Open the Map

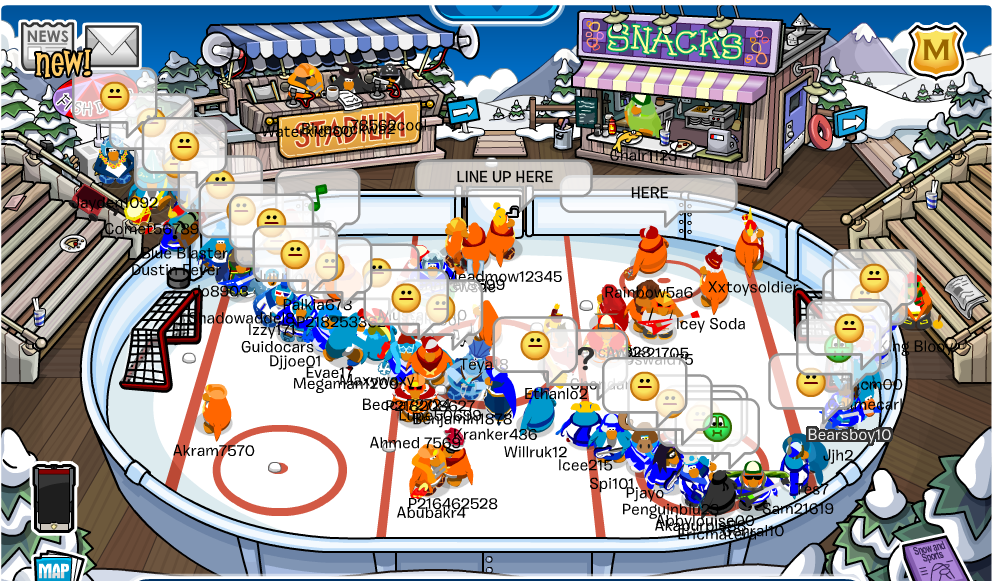tap(53, 568)
